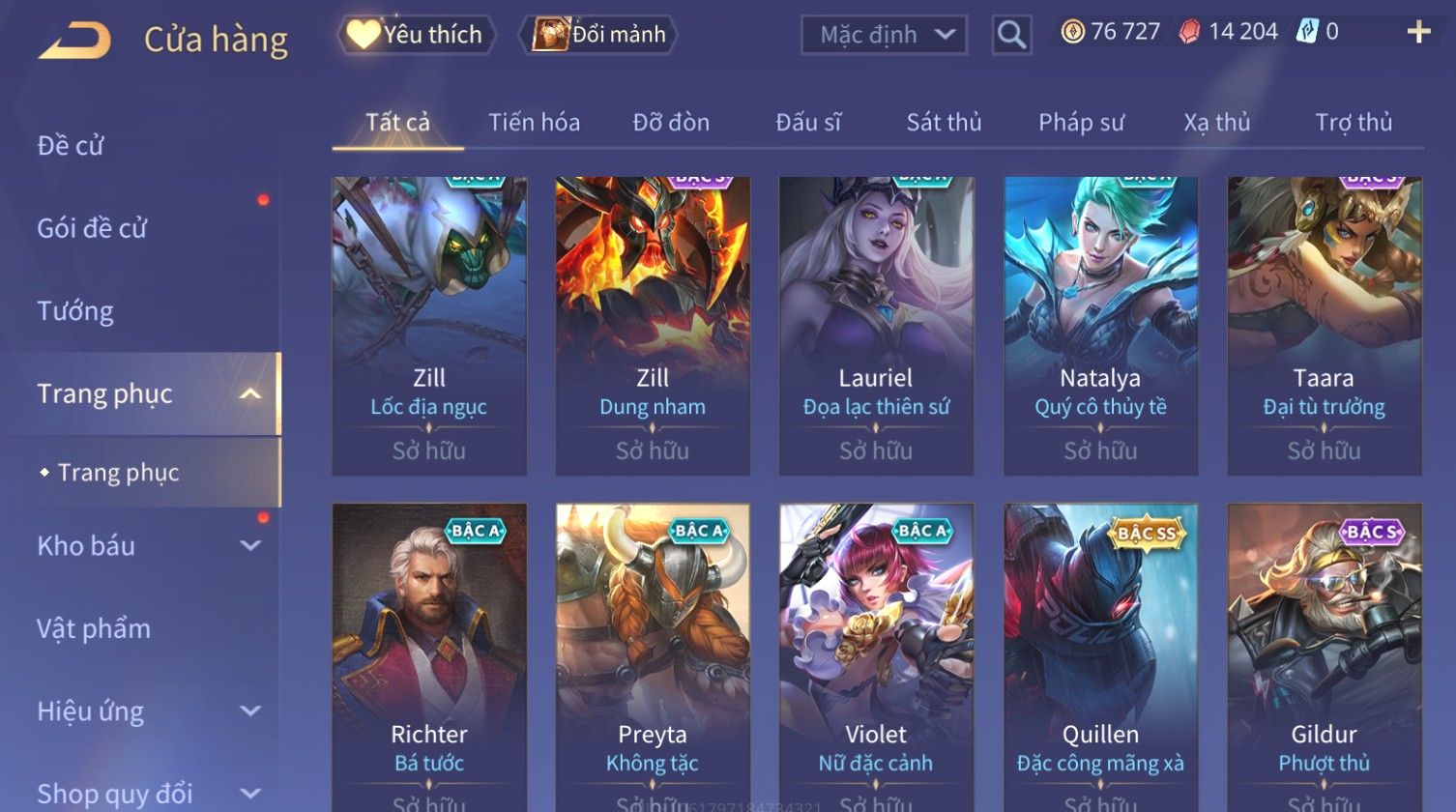Open the Yêu thích favorites list
The image size is (1456, 812).
(416, 35)
